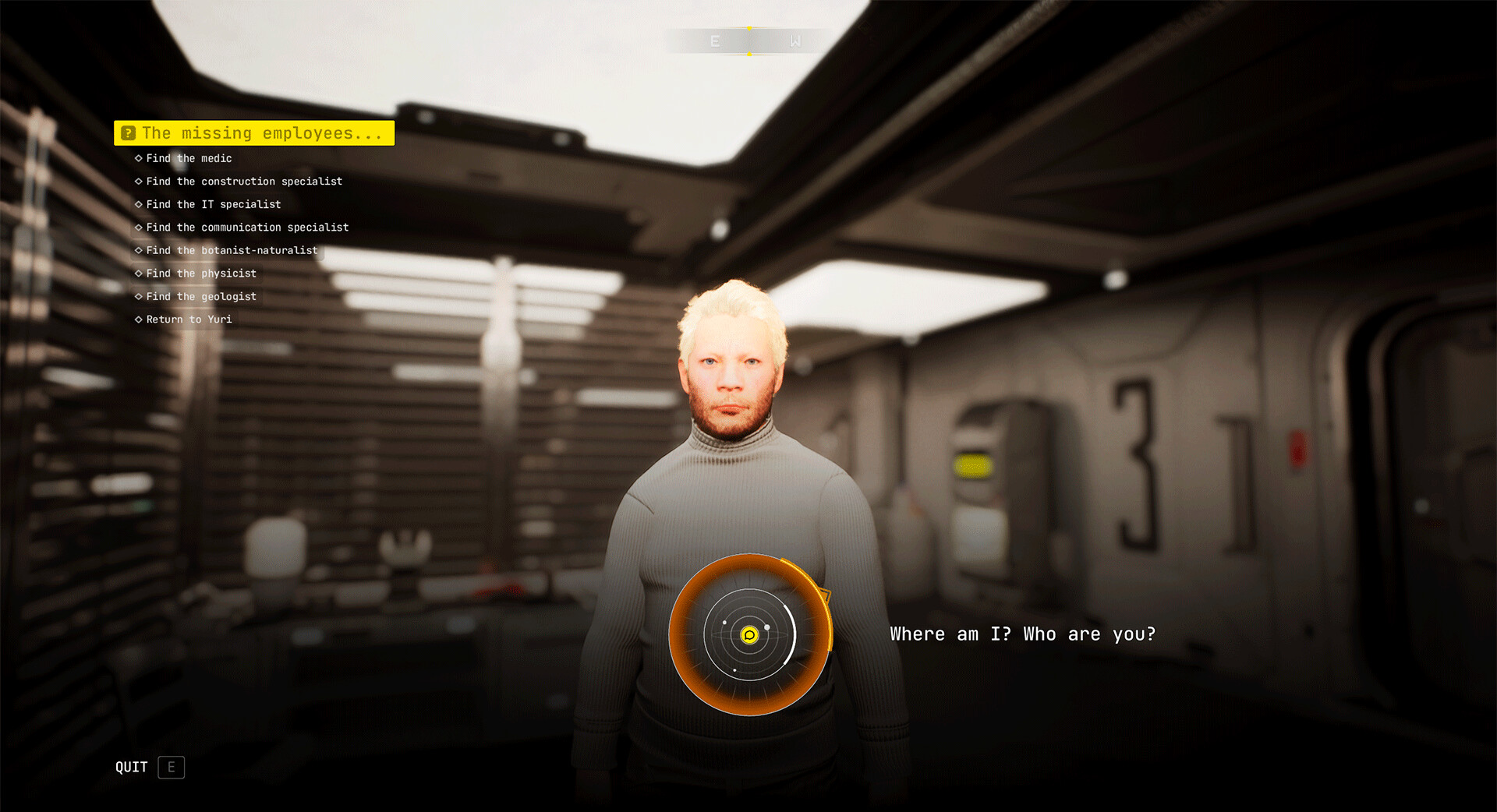The image size is (1497, 812).
Task: Select the yellow planet dot in the orbital scanner
Action: (749, 637)
